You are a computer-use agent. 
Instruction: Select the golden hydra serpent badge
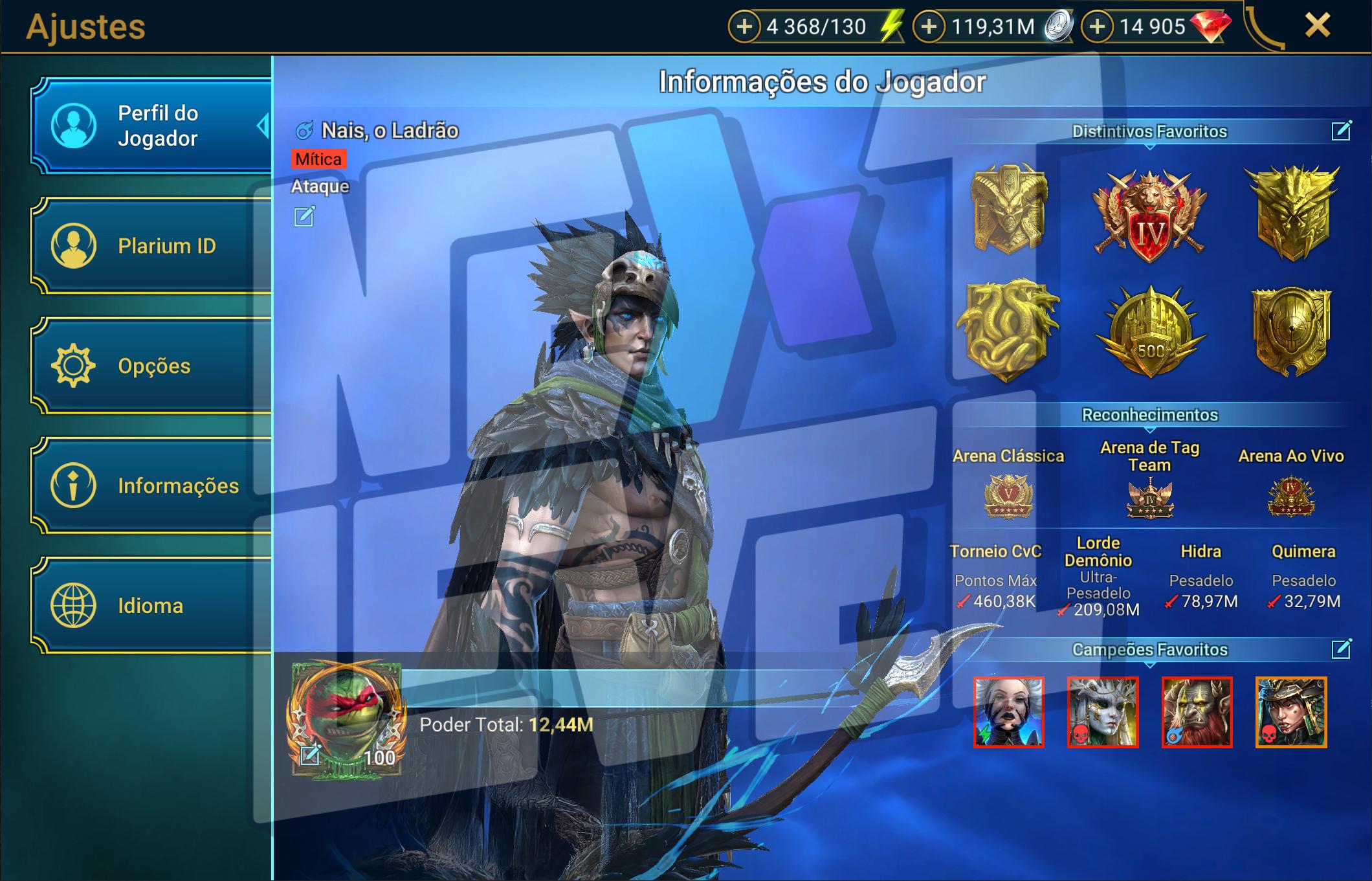click(x=1008, y=331)
